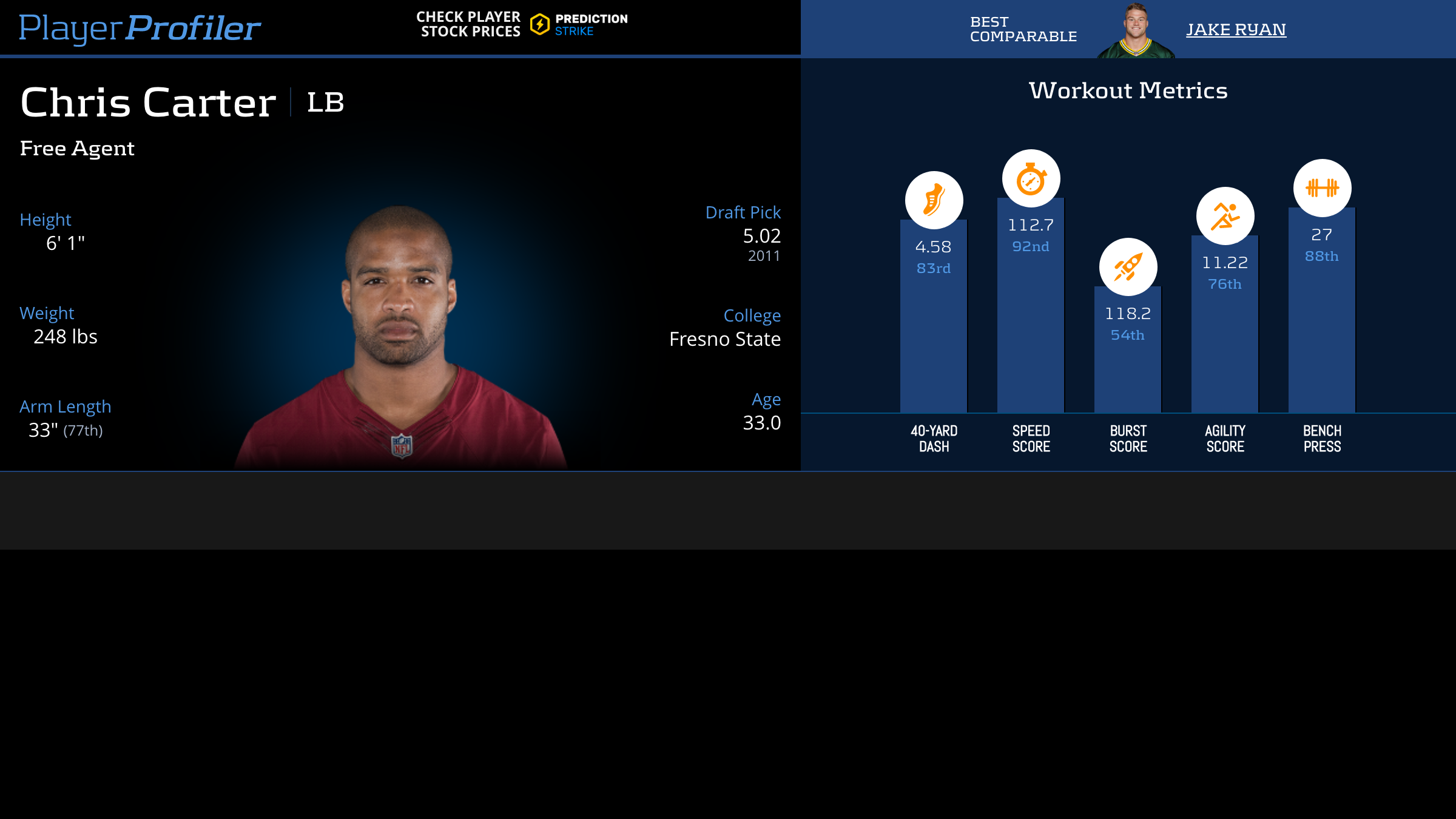The width and height of the screenshot is (1456, 819).
Task: Open the PlayerProfiler home logo
Action: [x=140, y=28]
